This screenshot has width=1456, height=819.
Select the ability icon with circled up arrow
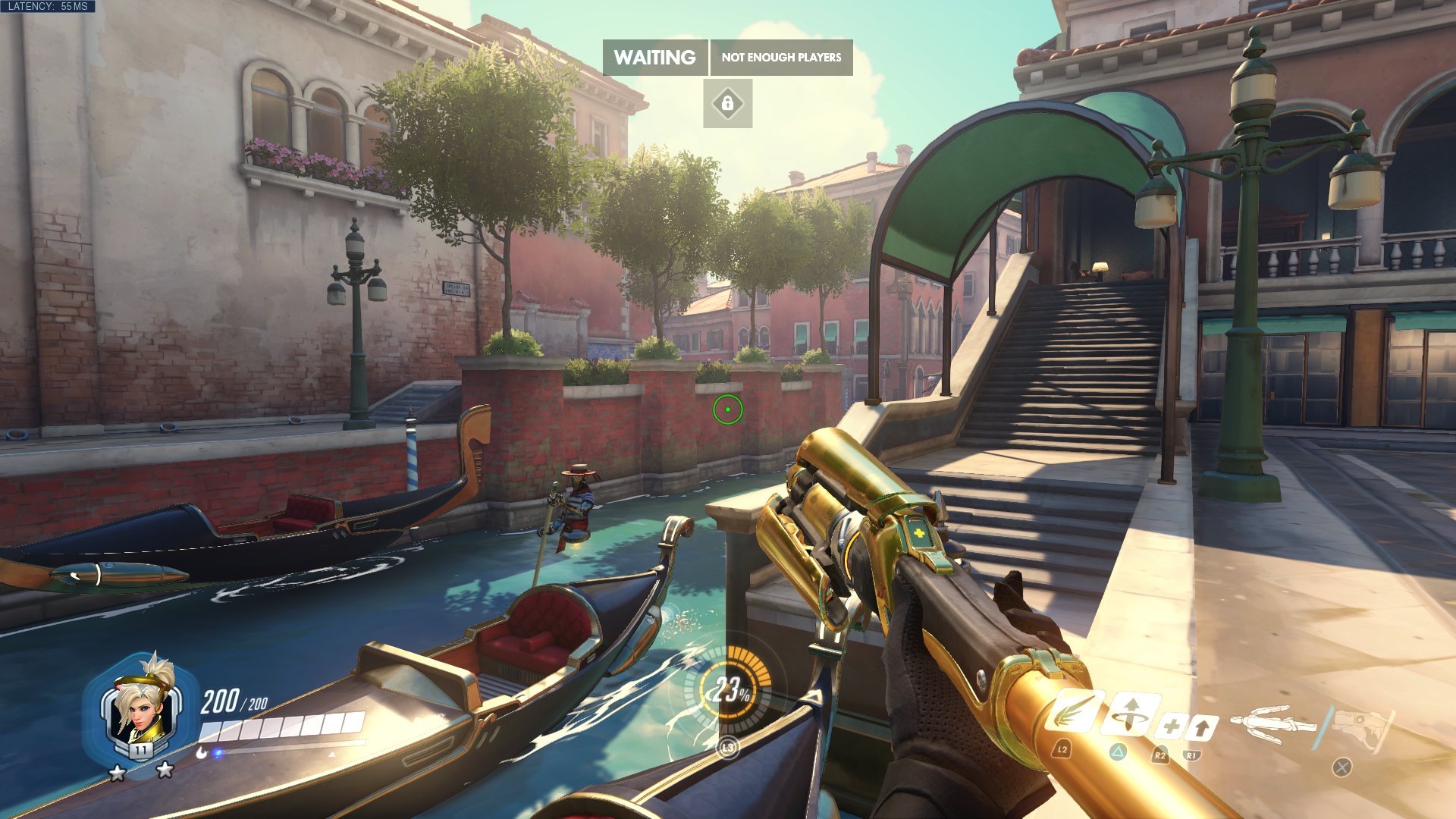click(1130, 714)
